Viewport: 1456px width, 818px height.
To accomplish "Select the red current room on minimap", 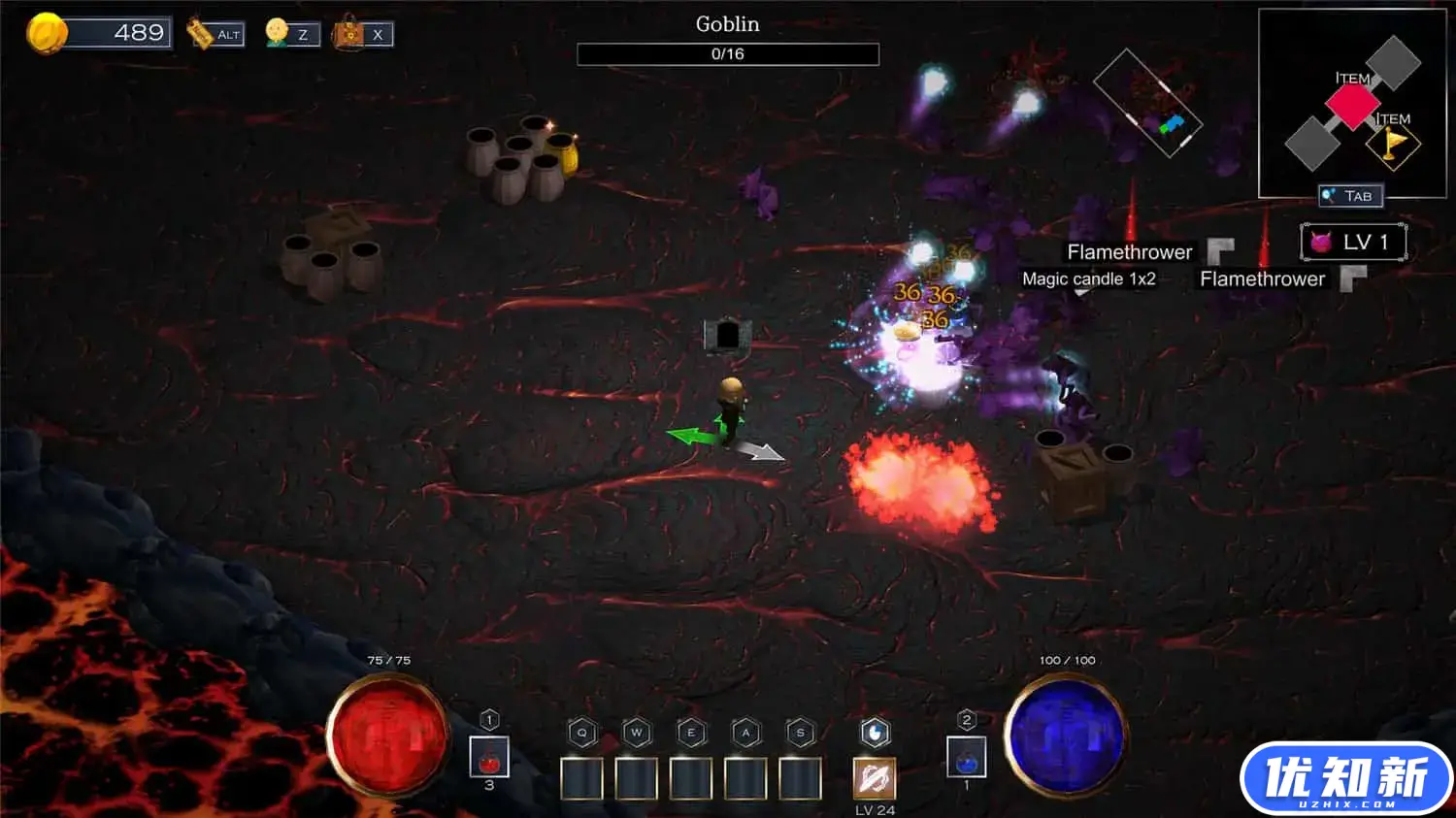I will pos(1352,105).
